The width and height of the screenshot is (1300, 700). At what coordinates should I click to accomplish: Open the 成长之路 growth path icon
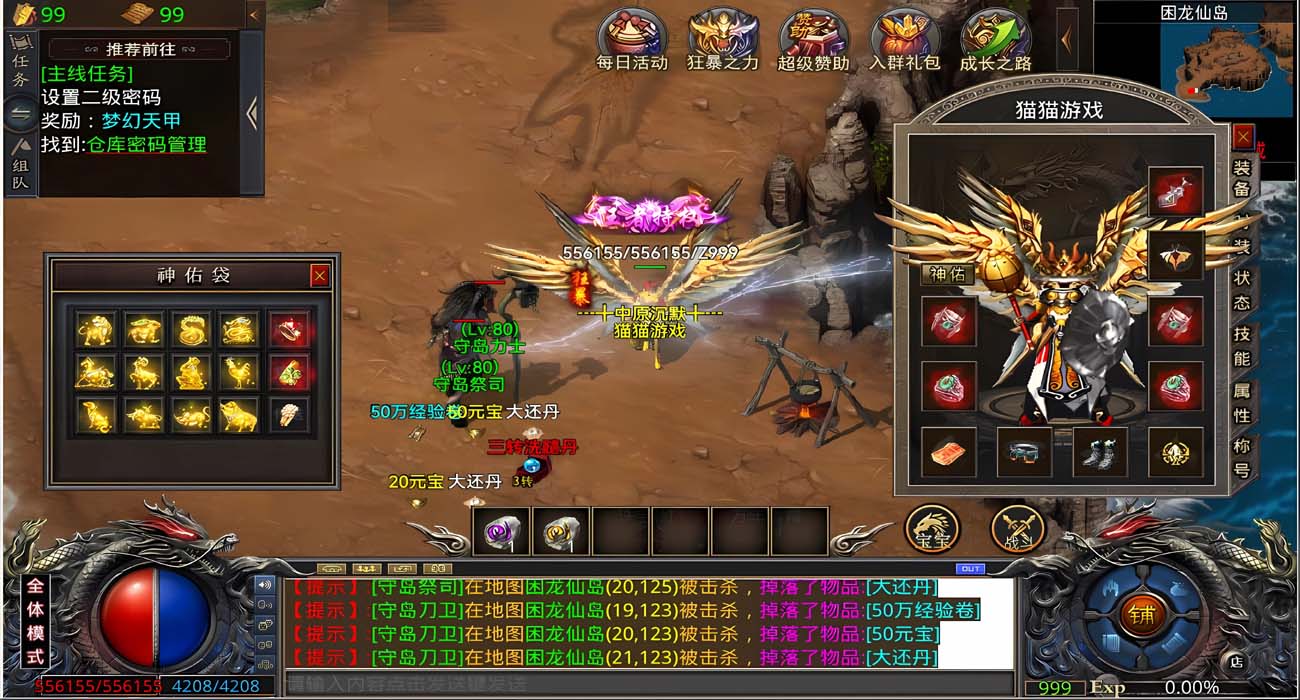tap(995, 39)
